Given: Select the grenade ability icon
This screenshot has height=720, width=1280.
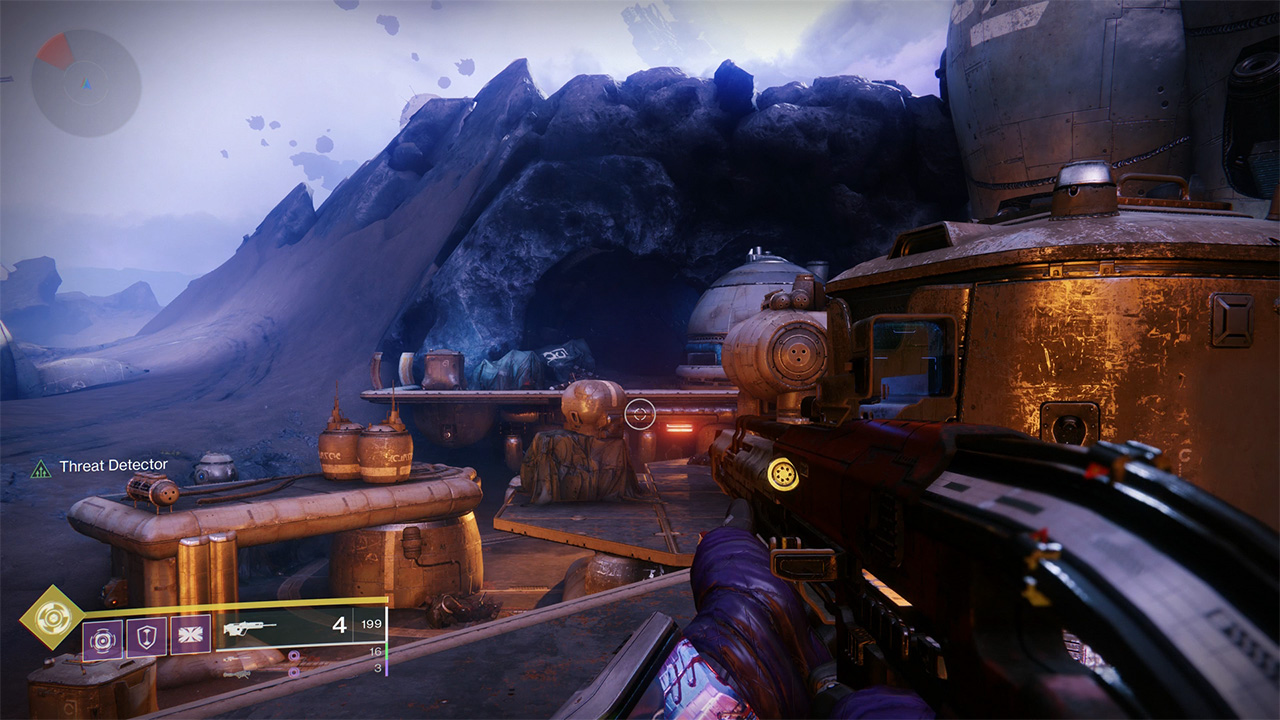Looking at the screenshot, I should [x=102, y=636].
